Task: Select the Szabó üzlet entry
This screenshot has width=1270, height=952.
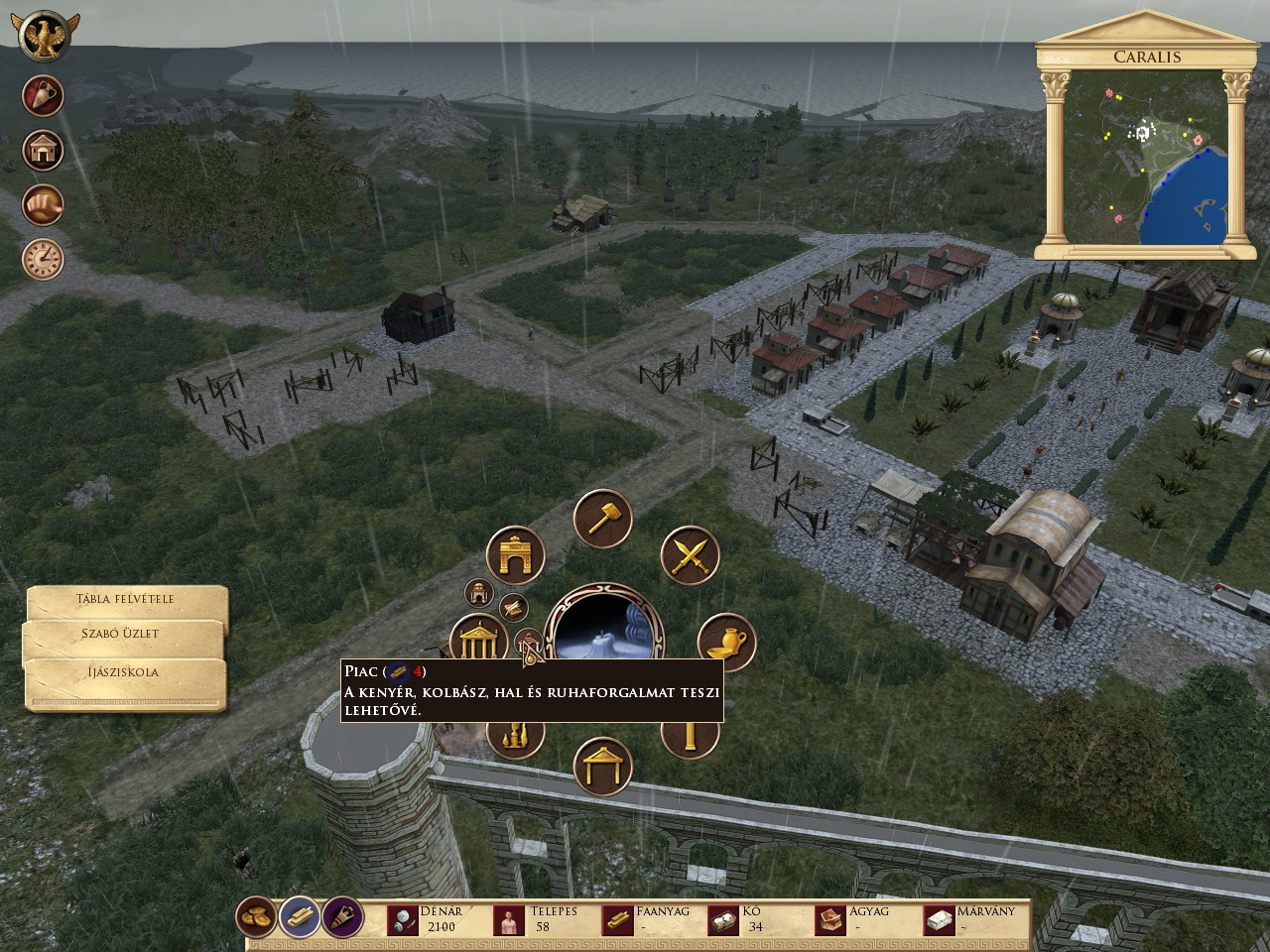Action: [121, 635]
